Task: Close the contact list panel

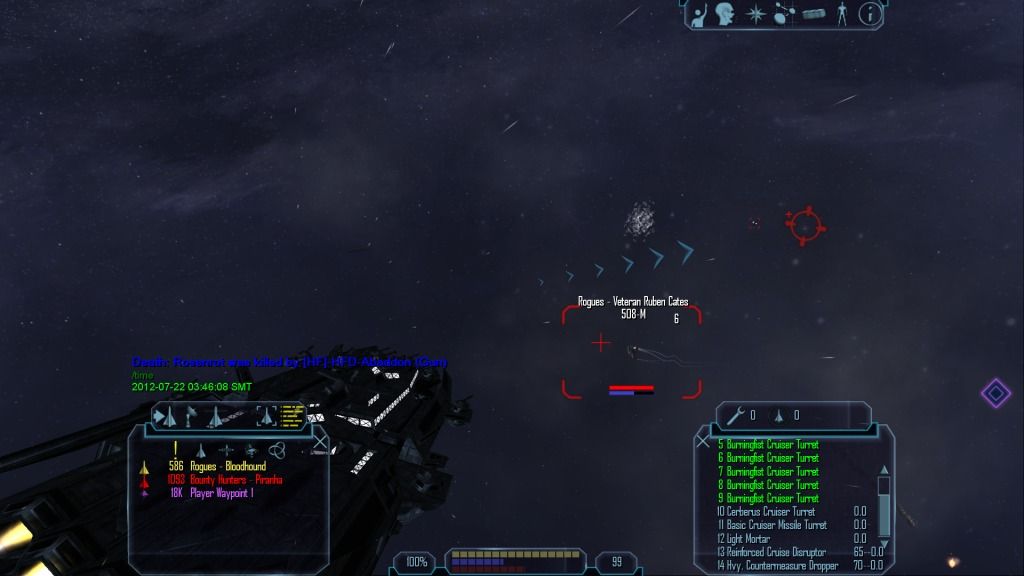Action: [320, 440]
